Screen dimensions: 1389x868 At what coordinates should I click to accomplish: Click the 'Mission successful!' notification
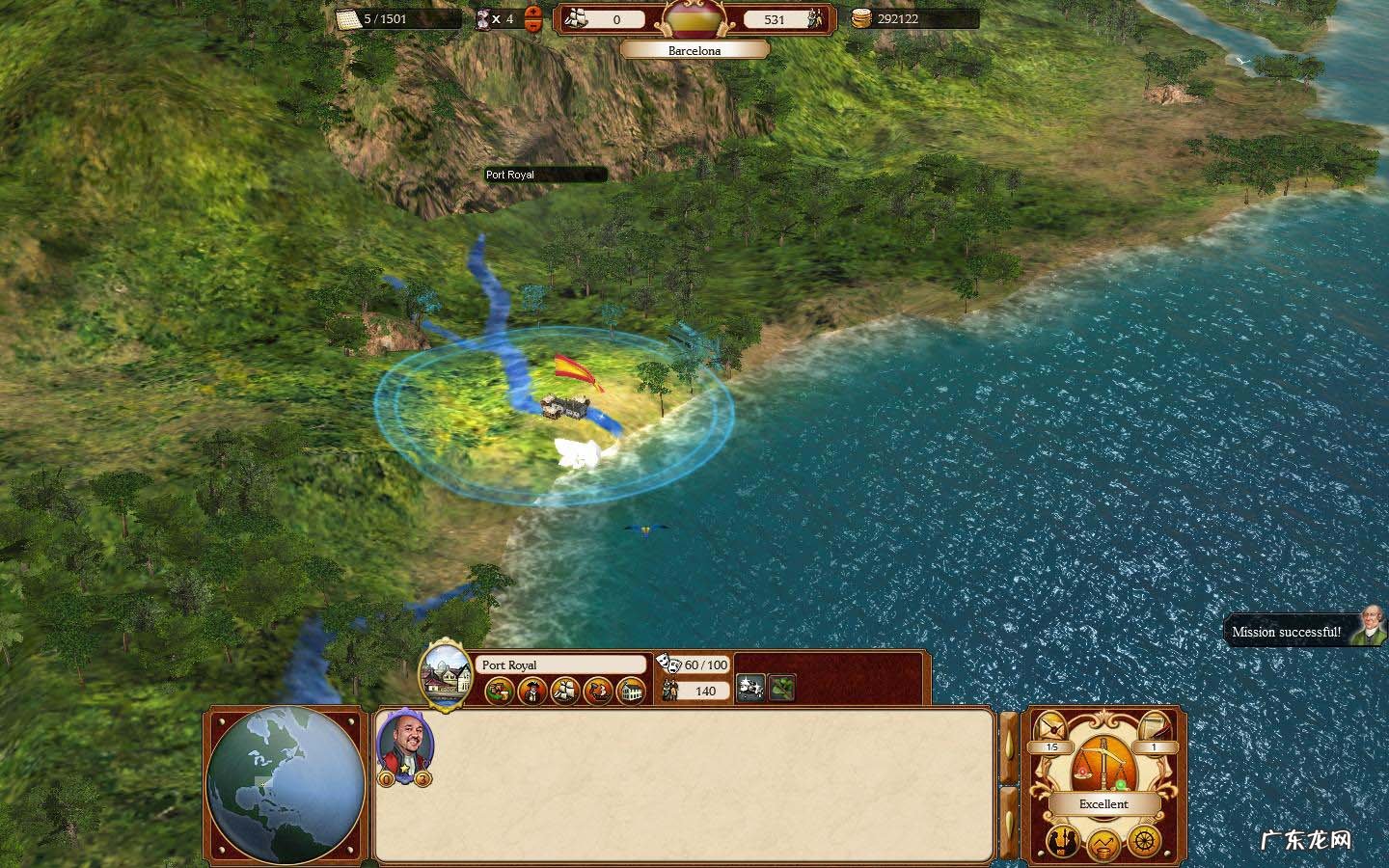pos(1286,632)
